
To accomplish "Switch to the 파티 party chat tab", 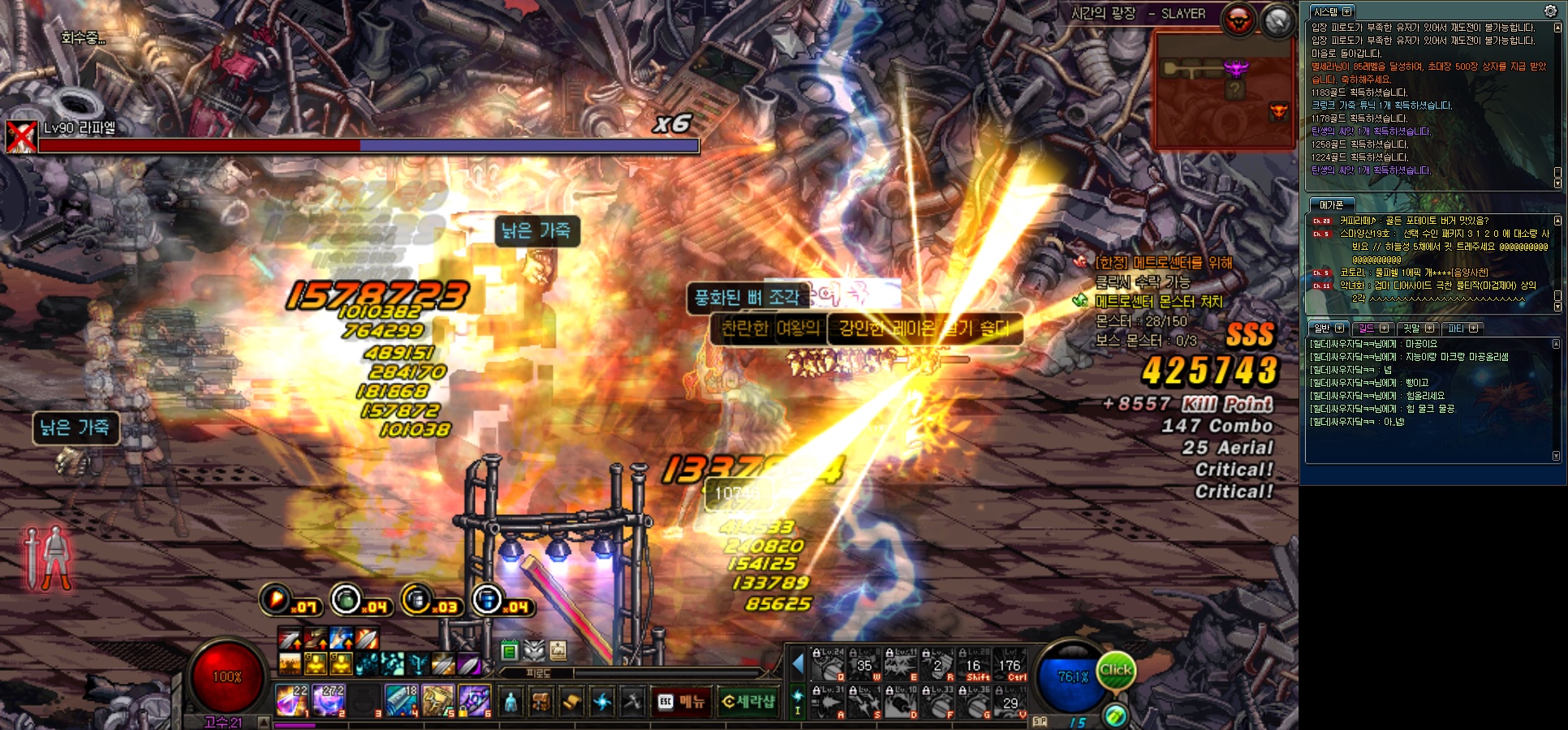I will click(x=1456, y=328).
